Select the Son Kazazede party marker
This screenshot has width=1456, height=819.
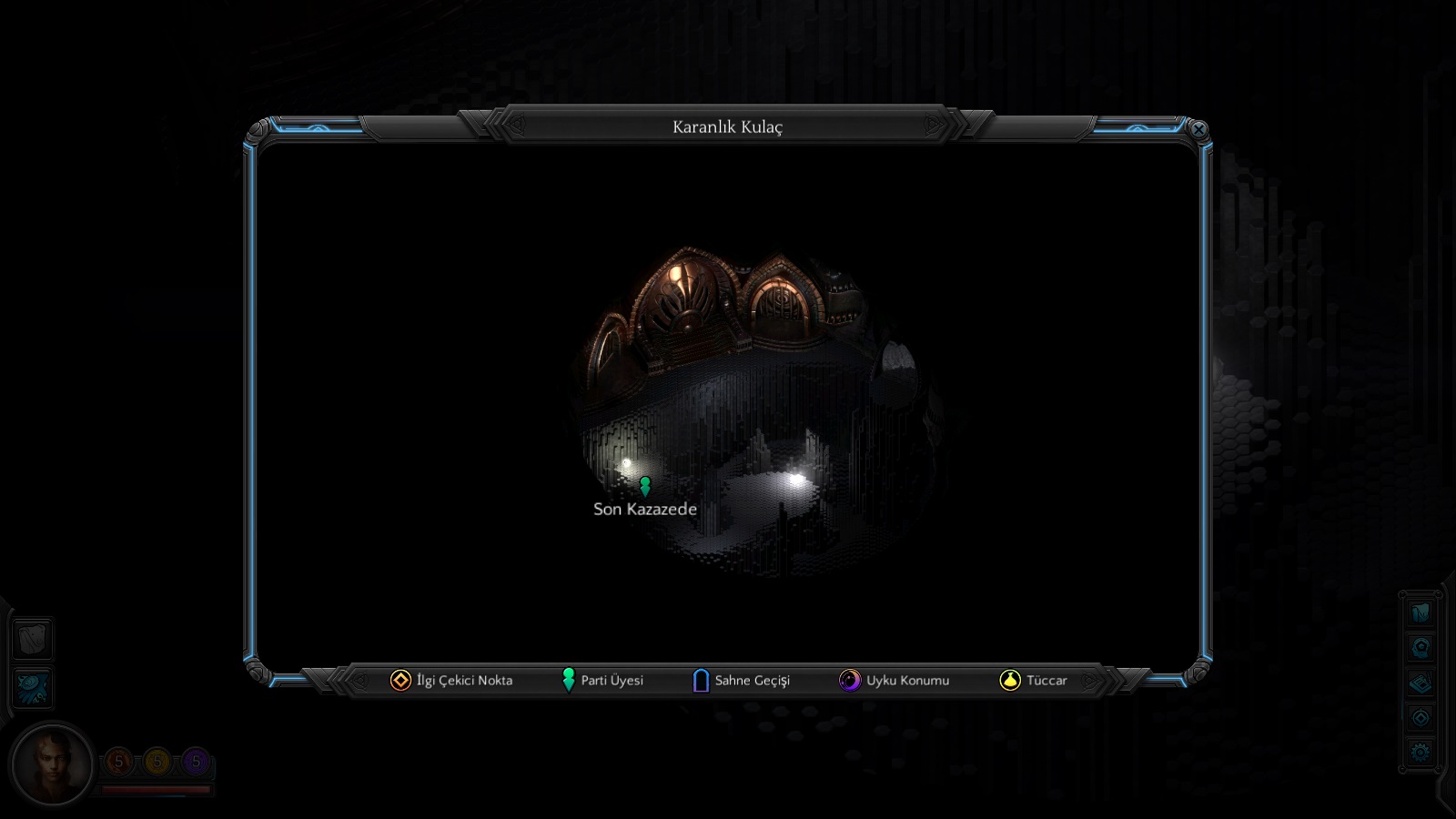click(645, 486)
